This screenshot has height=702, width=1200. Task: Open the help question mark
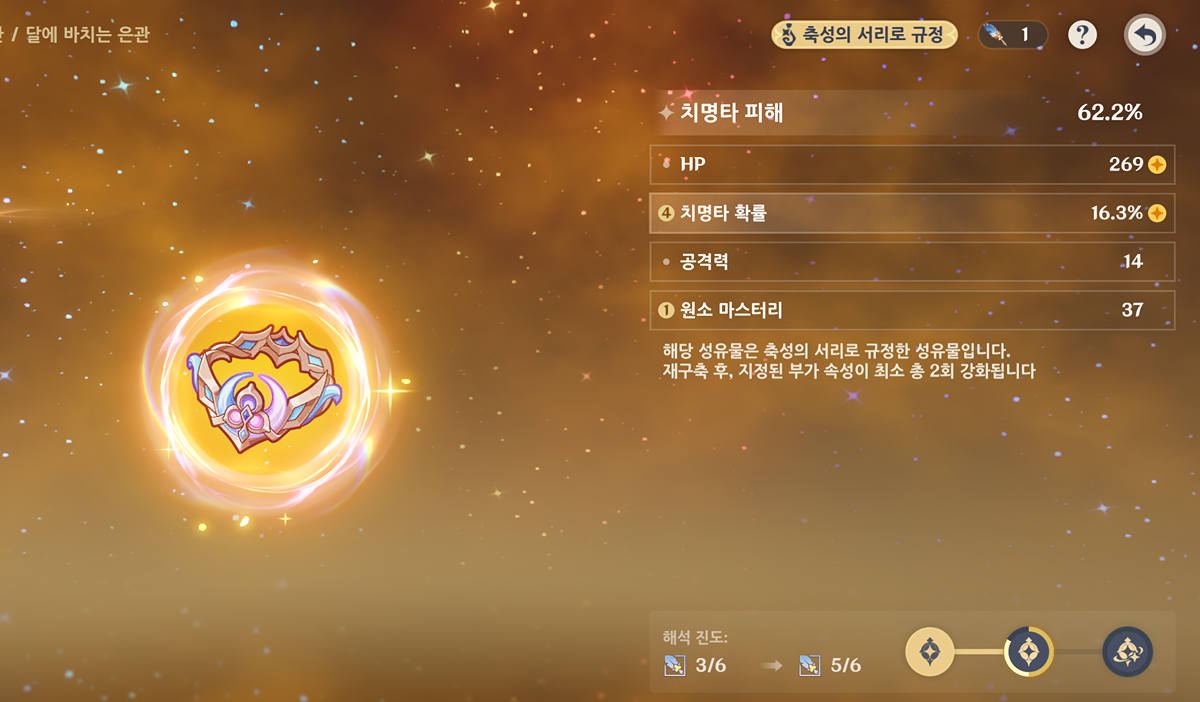click(x=1082, y=35)
